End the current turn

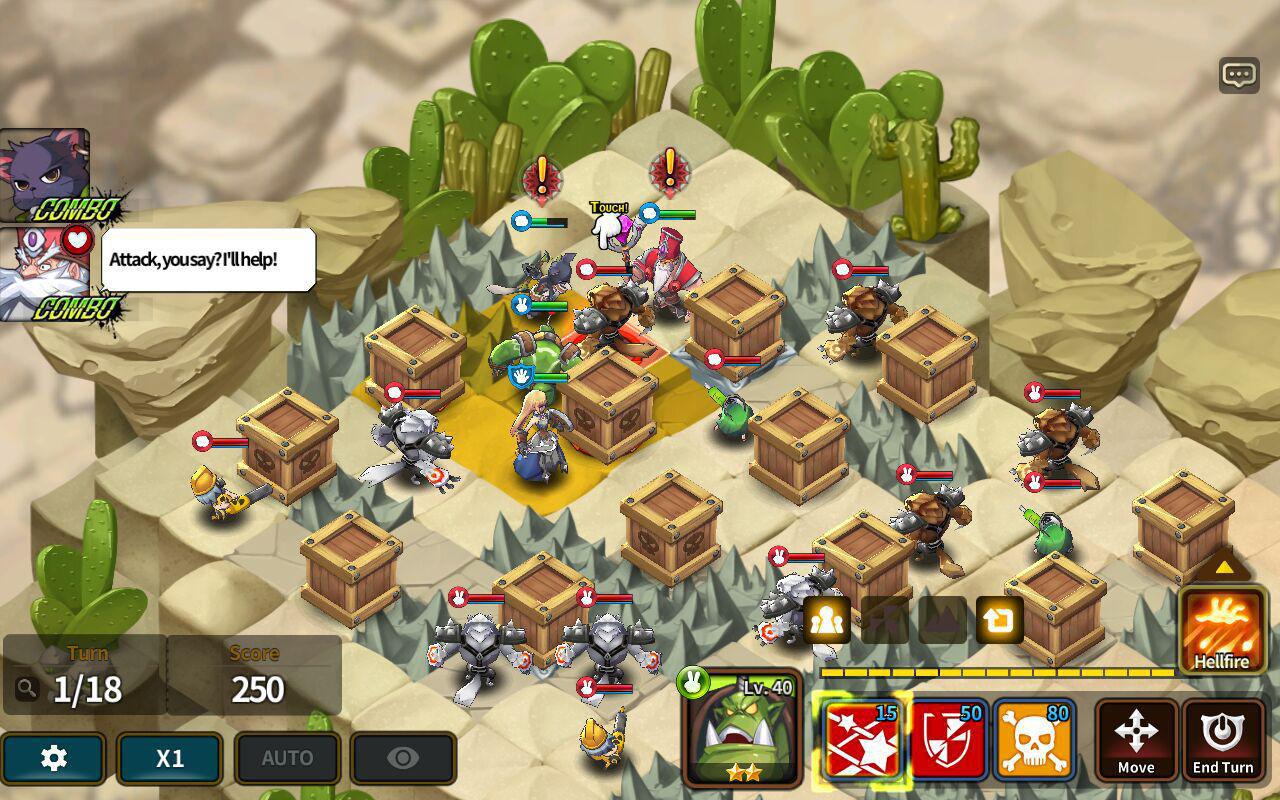click(1222, 740)
